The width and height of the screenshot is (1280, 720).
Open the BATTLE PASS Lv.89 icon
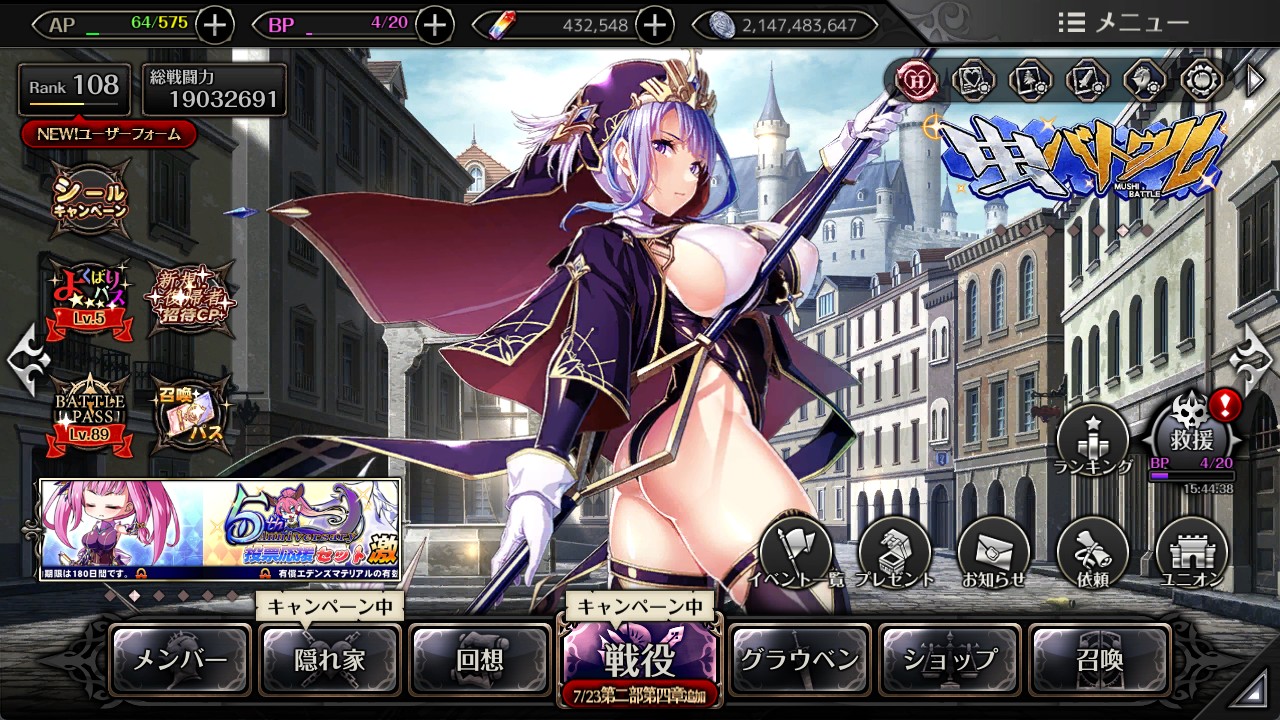click(91, 412)
